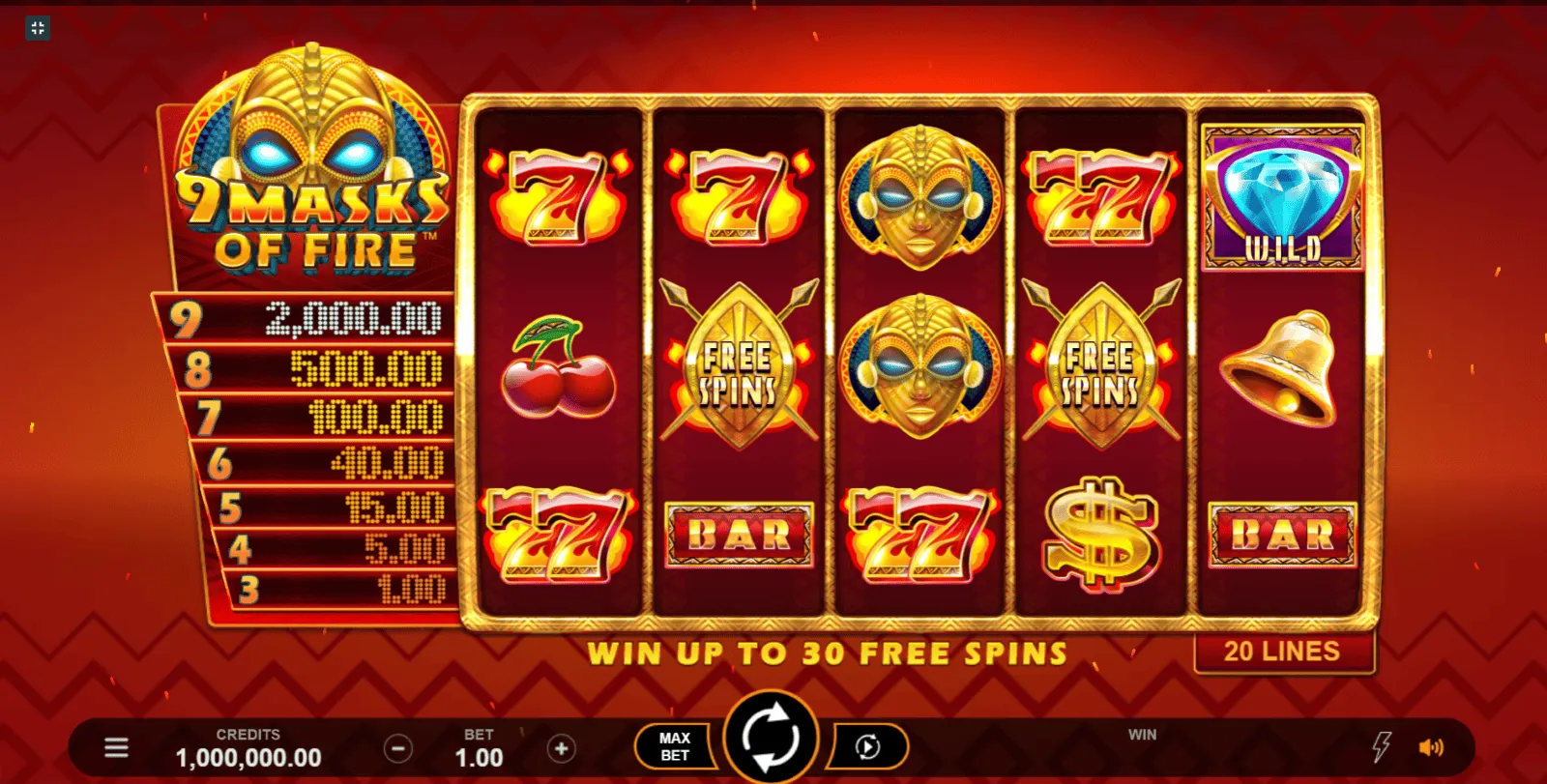Screen dimensions: 1547x784
Task: Decrease the bet with the minus button
Action: (400, 746)
